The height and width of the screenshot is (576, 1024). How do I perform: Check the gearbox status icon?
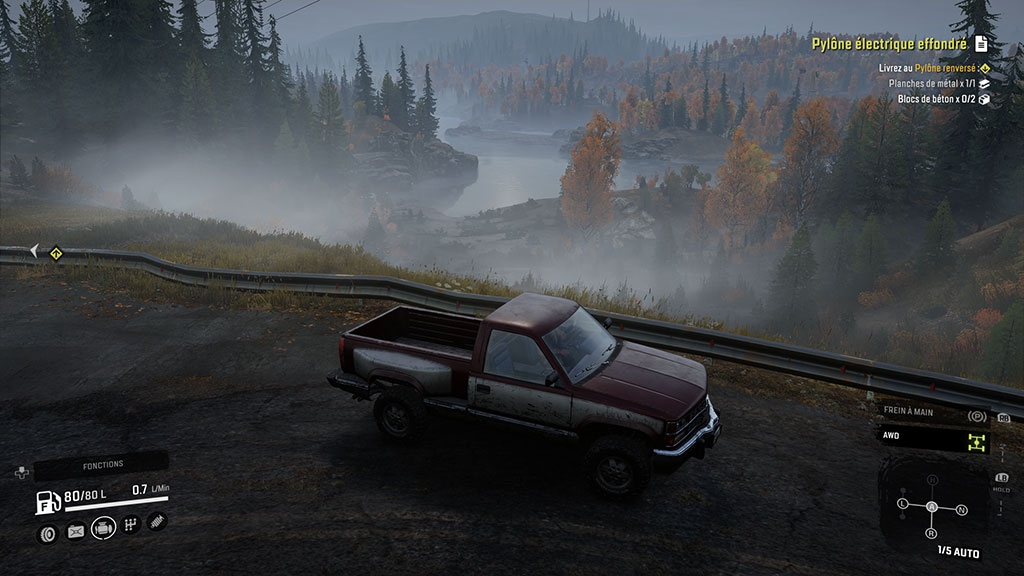click(x=130, y=524)
